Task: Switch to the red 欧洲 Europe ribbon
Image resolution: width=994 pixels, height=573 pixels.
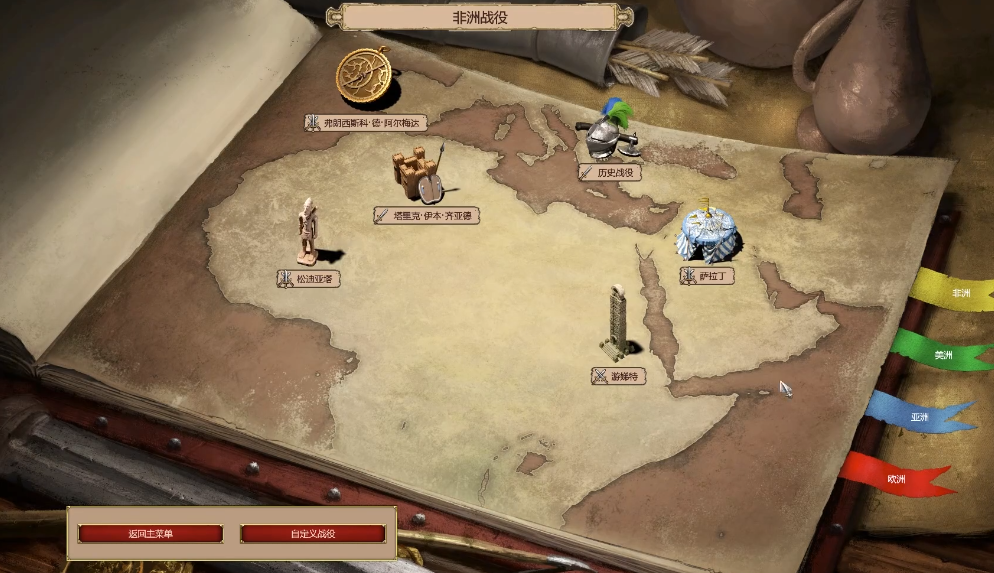Action: [896, 479]
